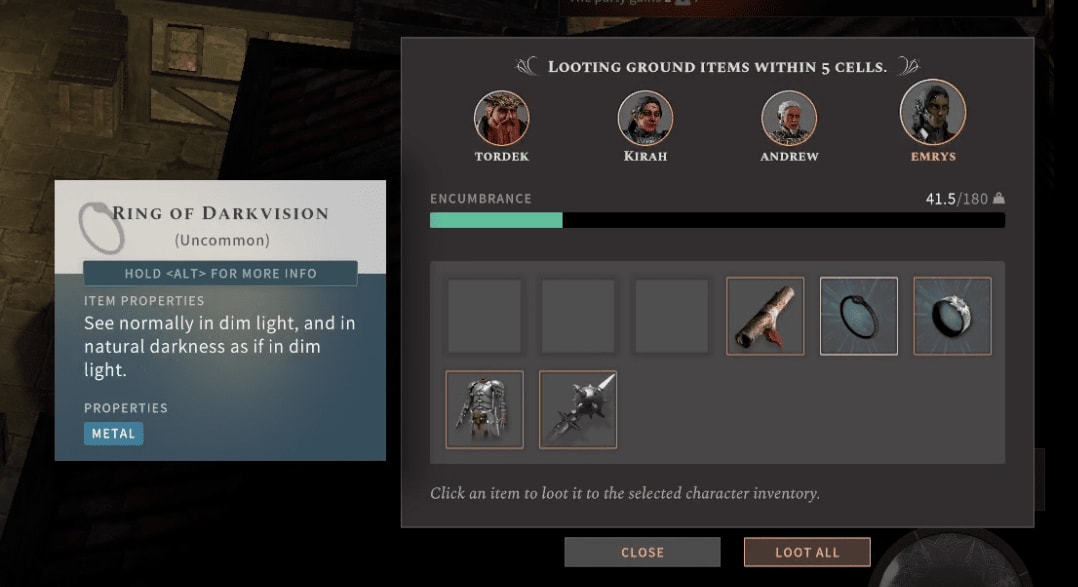
Task: Choose Kirah as loot recipient
Action: [645, 118]
